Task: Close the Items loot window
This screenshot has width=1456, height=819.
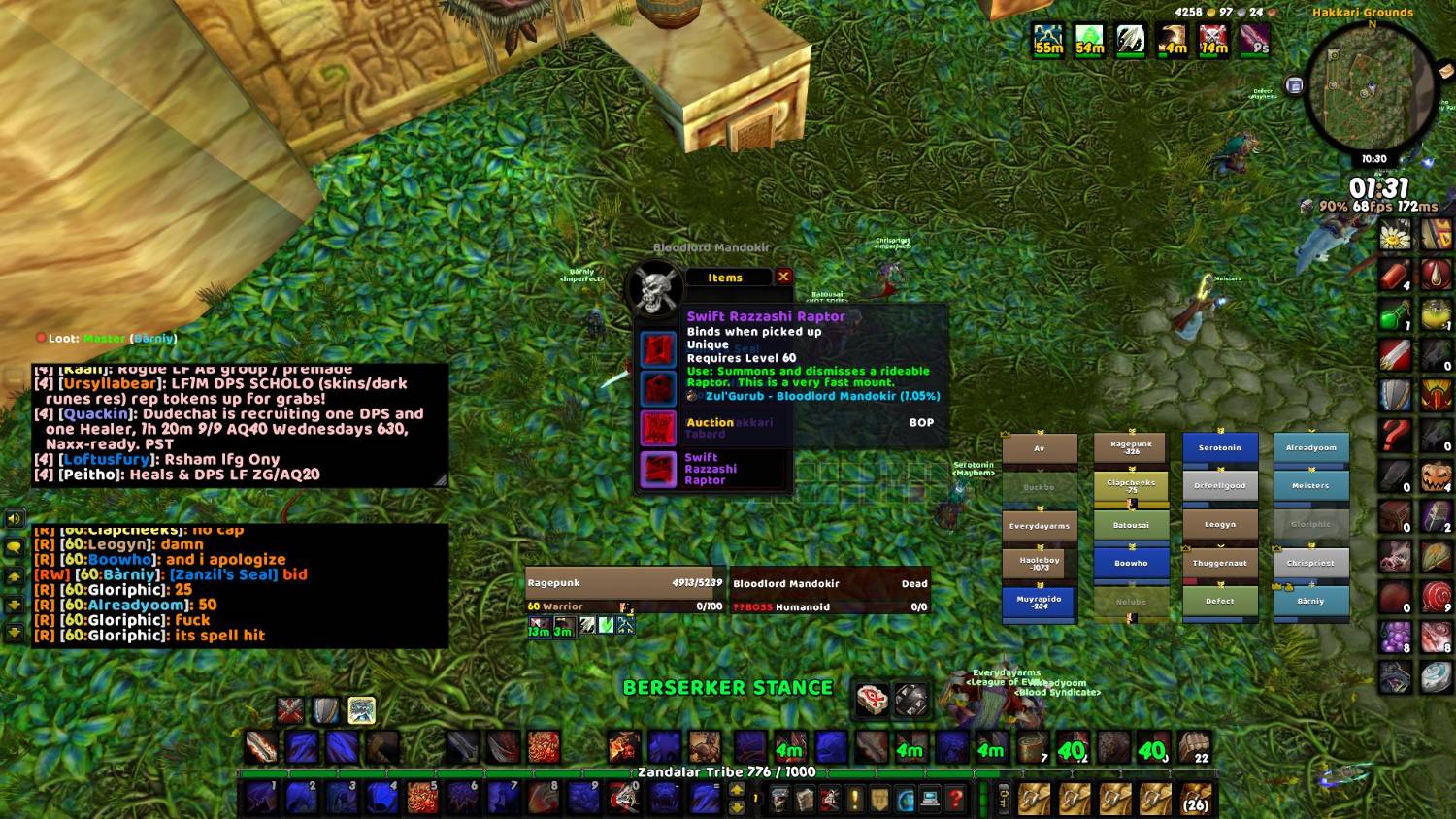Action: coord(783,277)
